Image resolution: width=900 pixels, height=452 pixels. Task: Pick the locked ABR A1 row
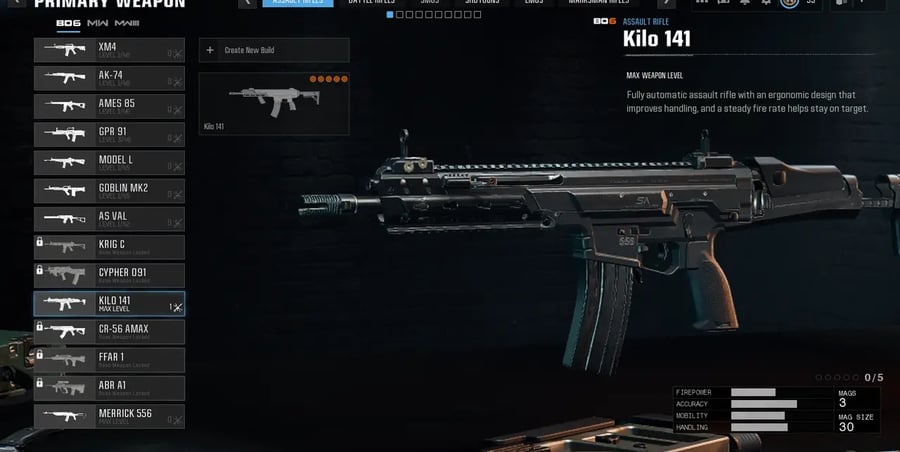click(x=109, y=389)
